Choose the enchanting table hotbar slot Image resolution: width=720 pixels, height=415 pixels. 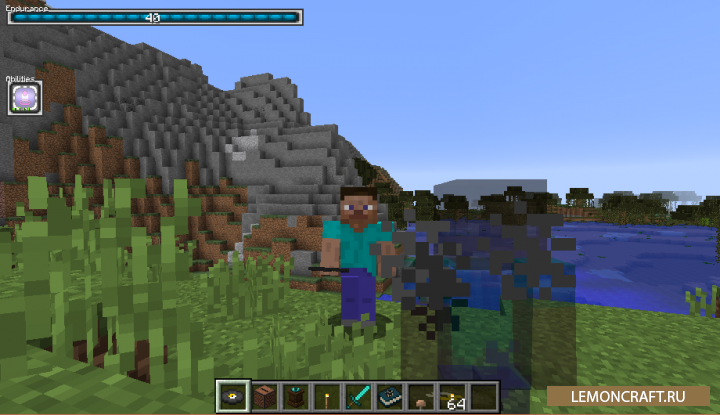pos(294,395)
